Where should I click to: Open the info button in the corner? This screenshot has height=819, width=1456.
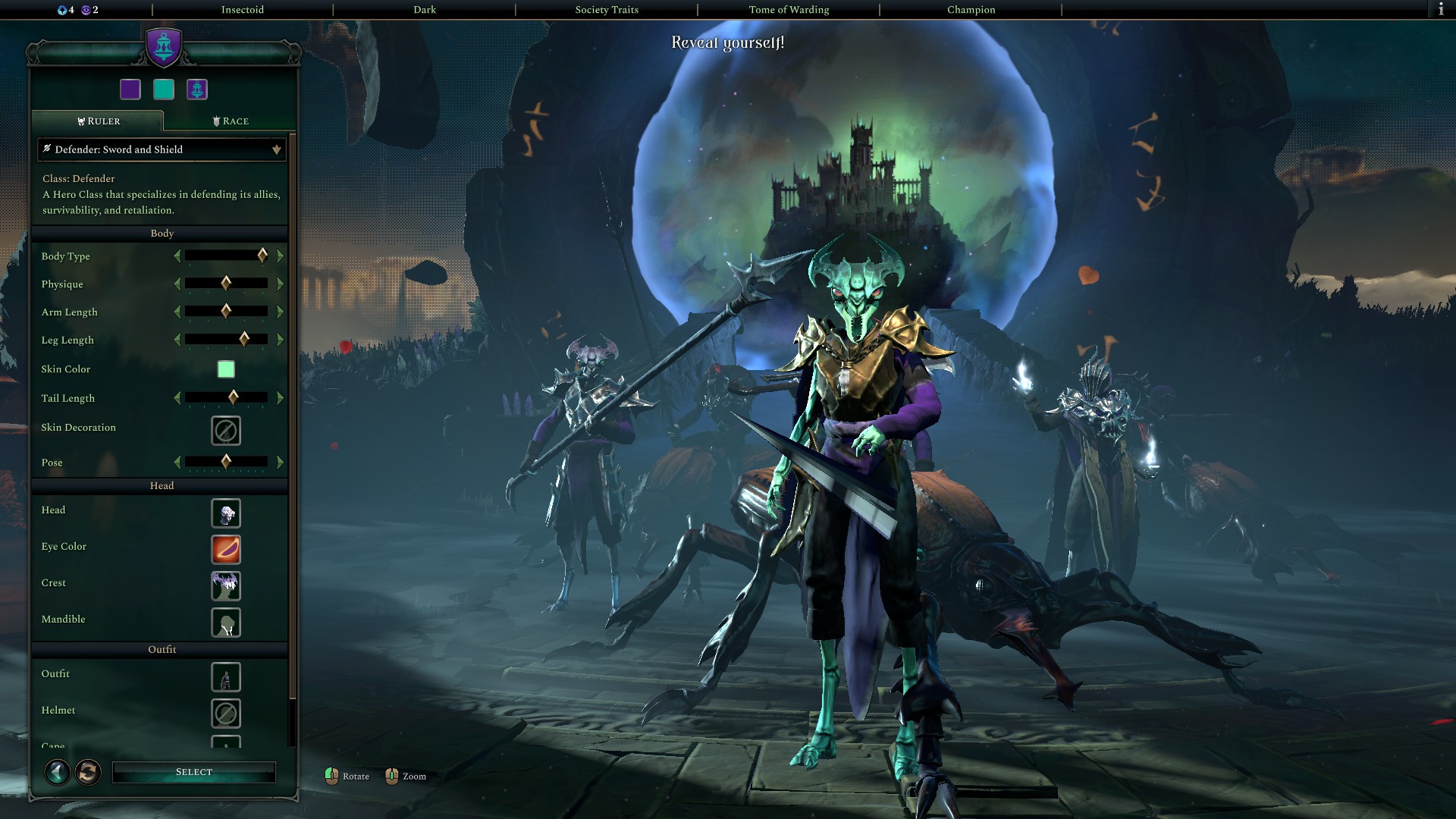(x=1441, y=9)
